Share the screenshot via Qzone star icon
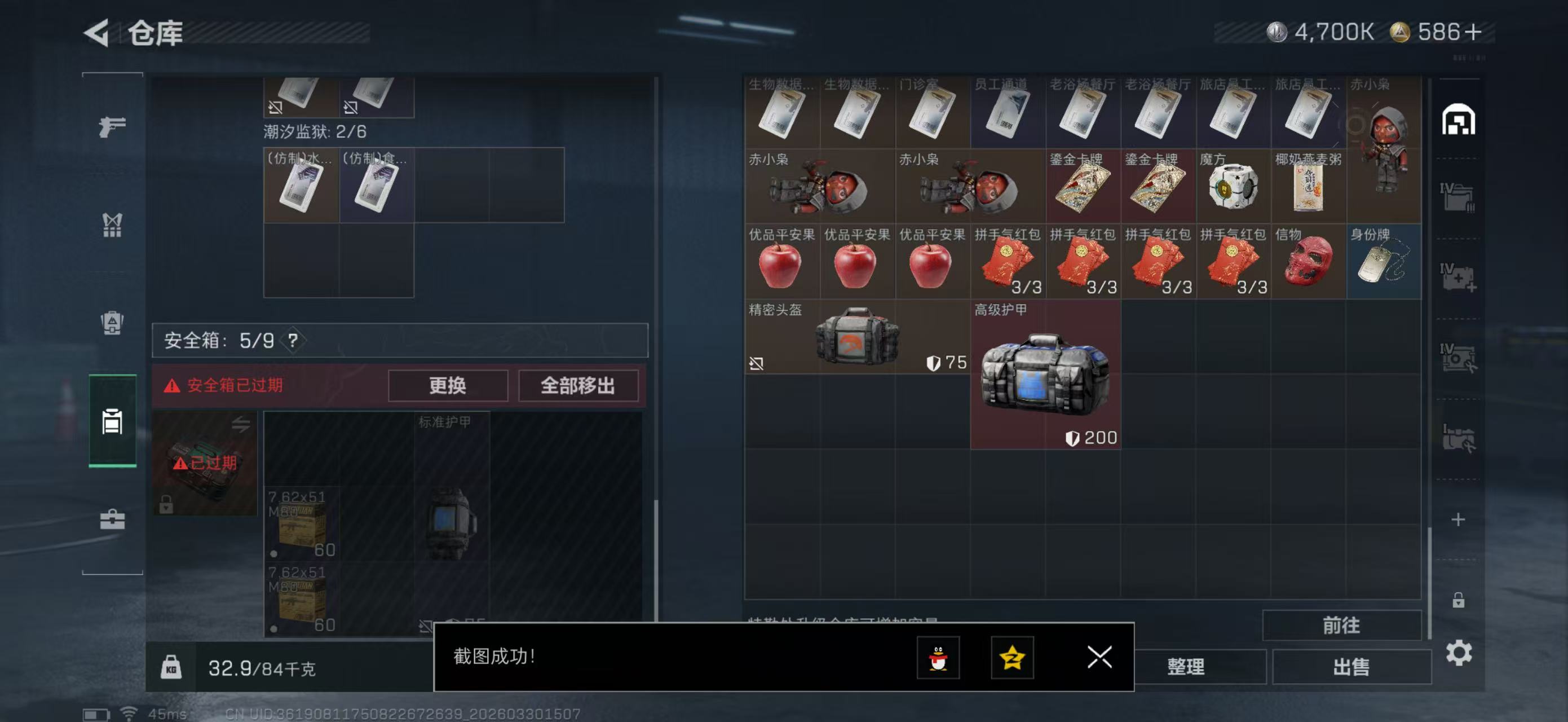 coord(1012,658)
